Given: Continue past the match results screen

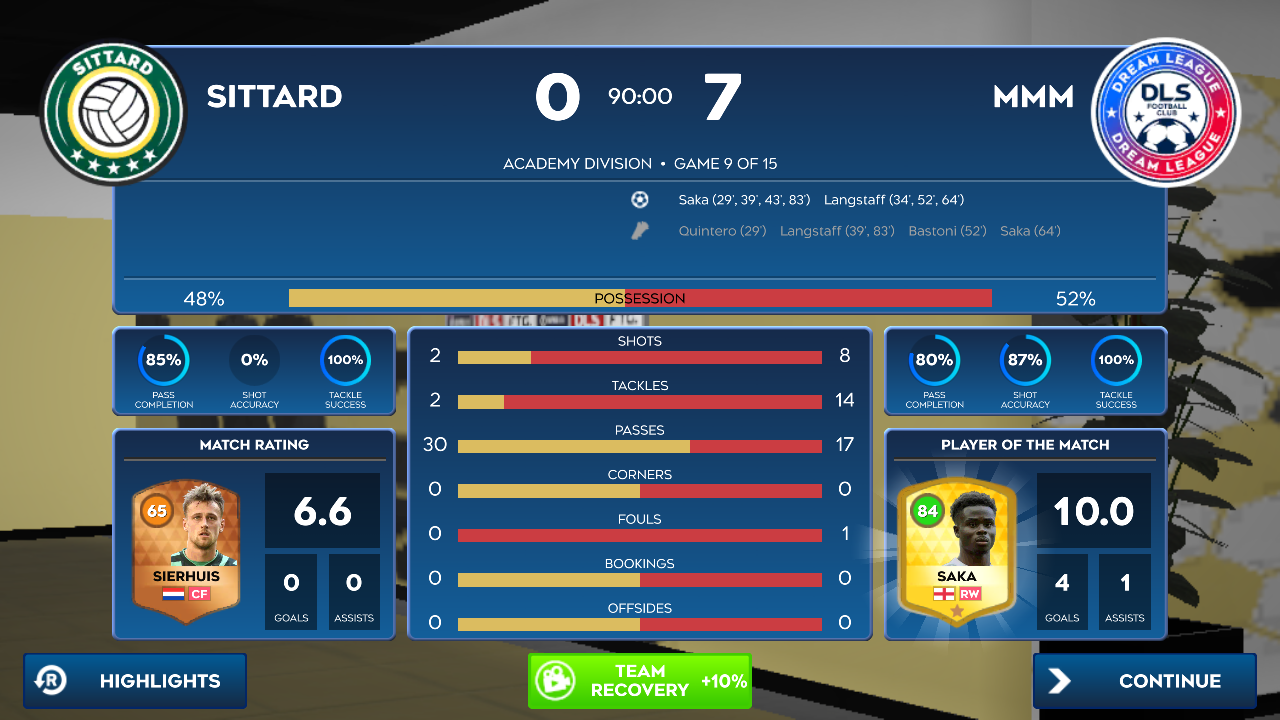Looking at the screenshot, I should click(x=1144, y=681).
